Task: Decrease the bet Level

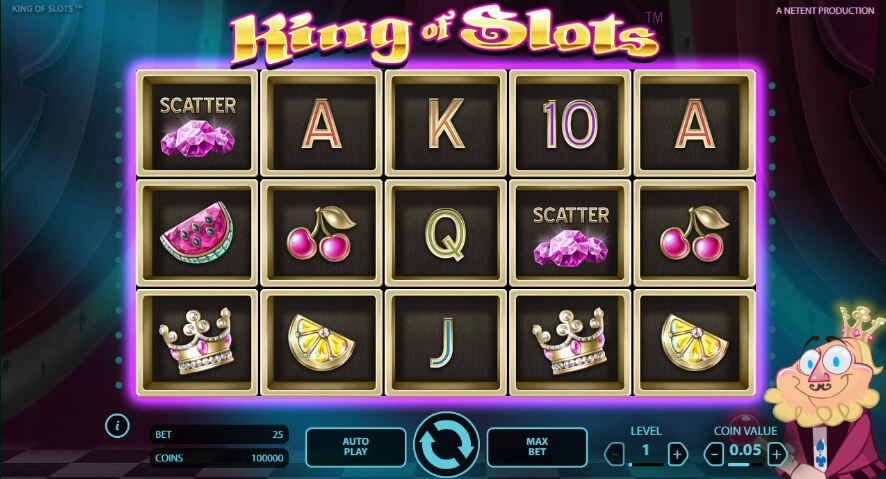Action: (x=614, y=454)
